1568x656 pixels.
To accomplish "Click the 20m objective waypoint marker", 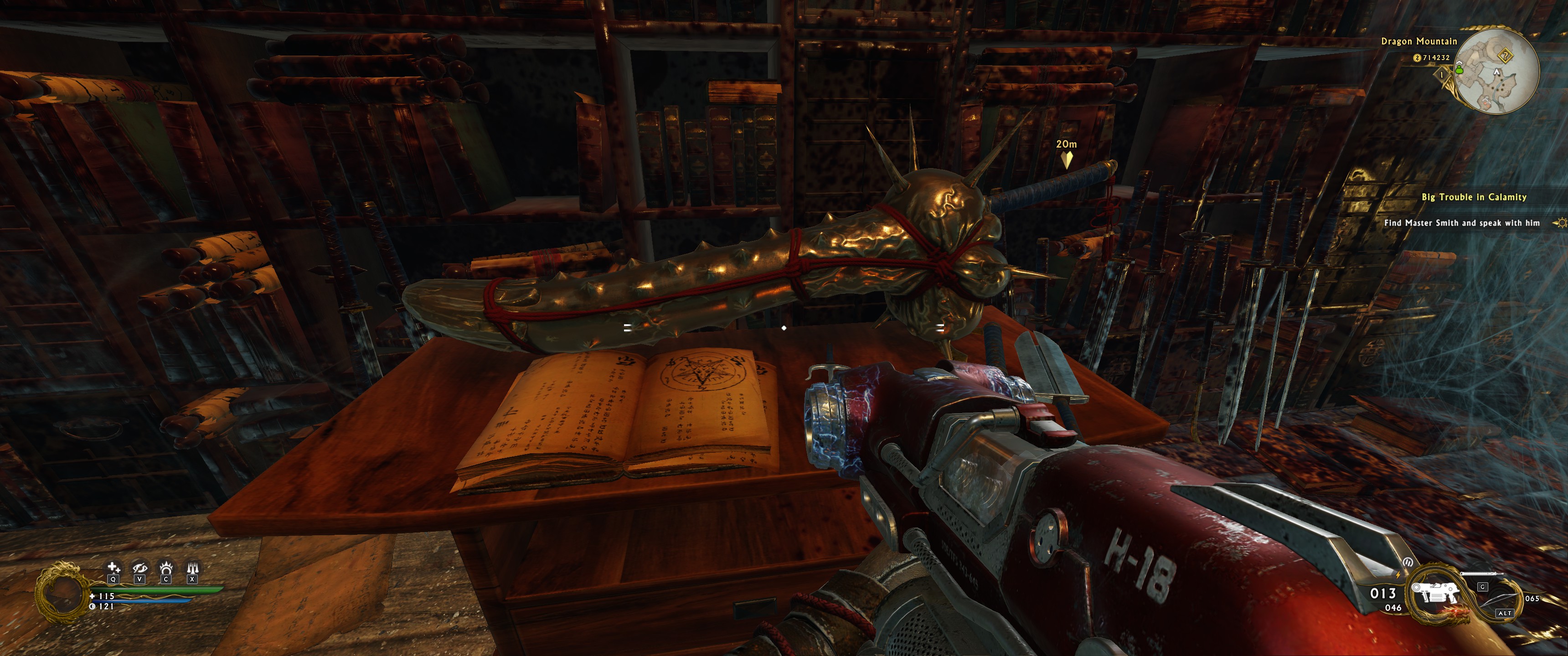I will [x=1066, y=159].
